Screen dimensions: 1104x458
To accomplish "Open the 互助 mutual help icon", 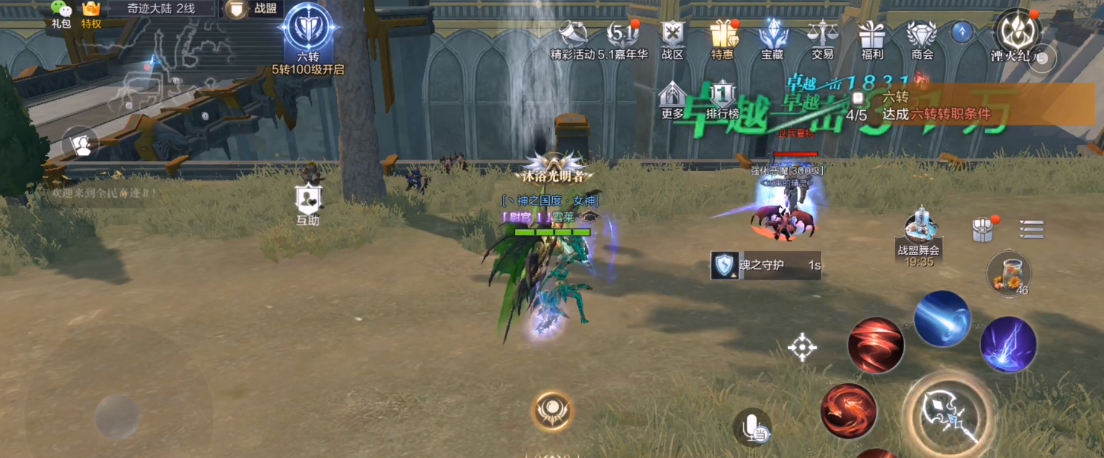I will pos(308,202).
